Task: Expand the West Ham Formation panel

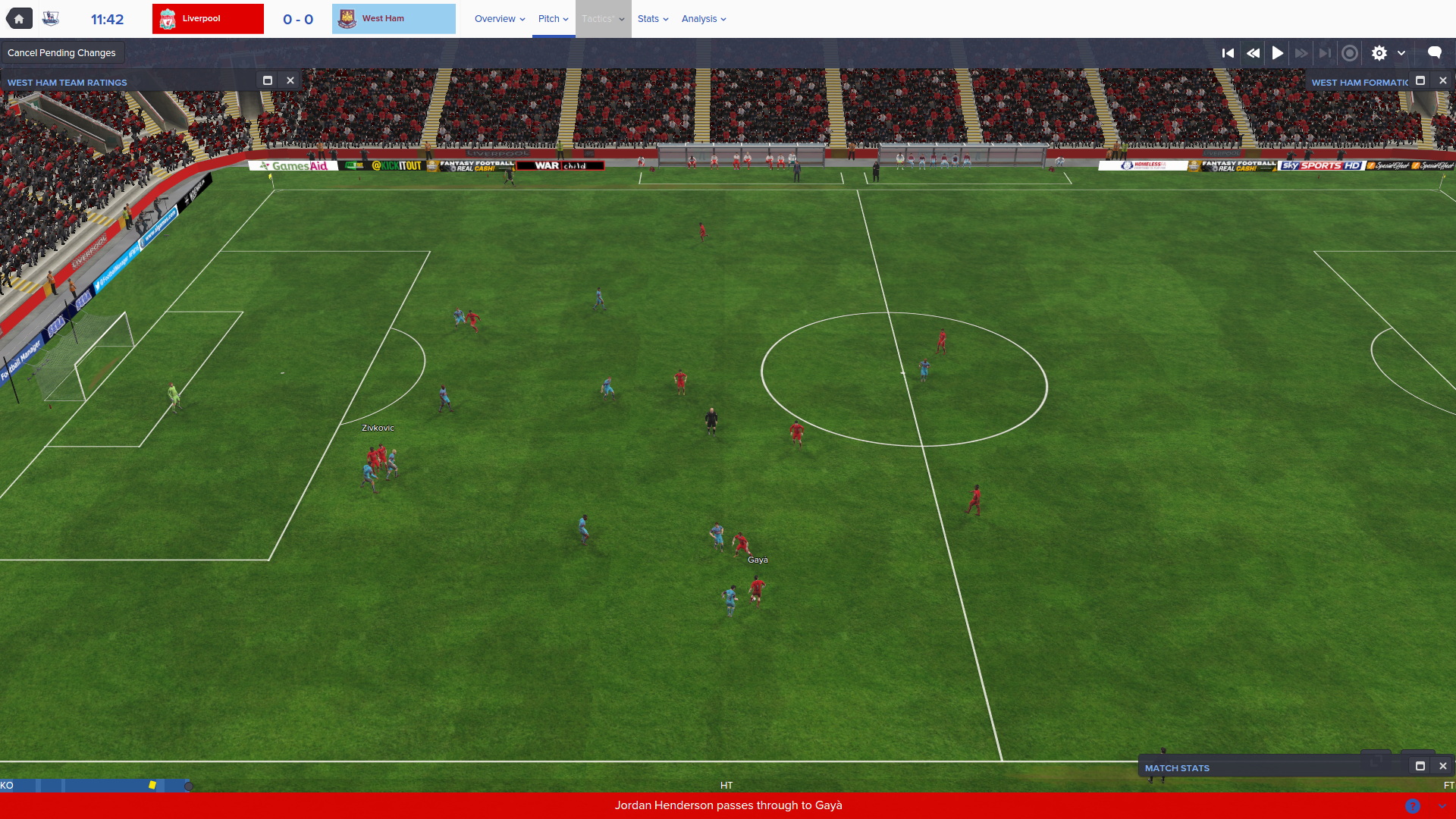Action: tap(1420, 80)
